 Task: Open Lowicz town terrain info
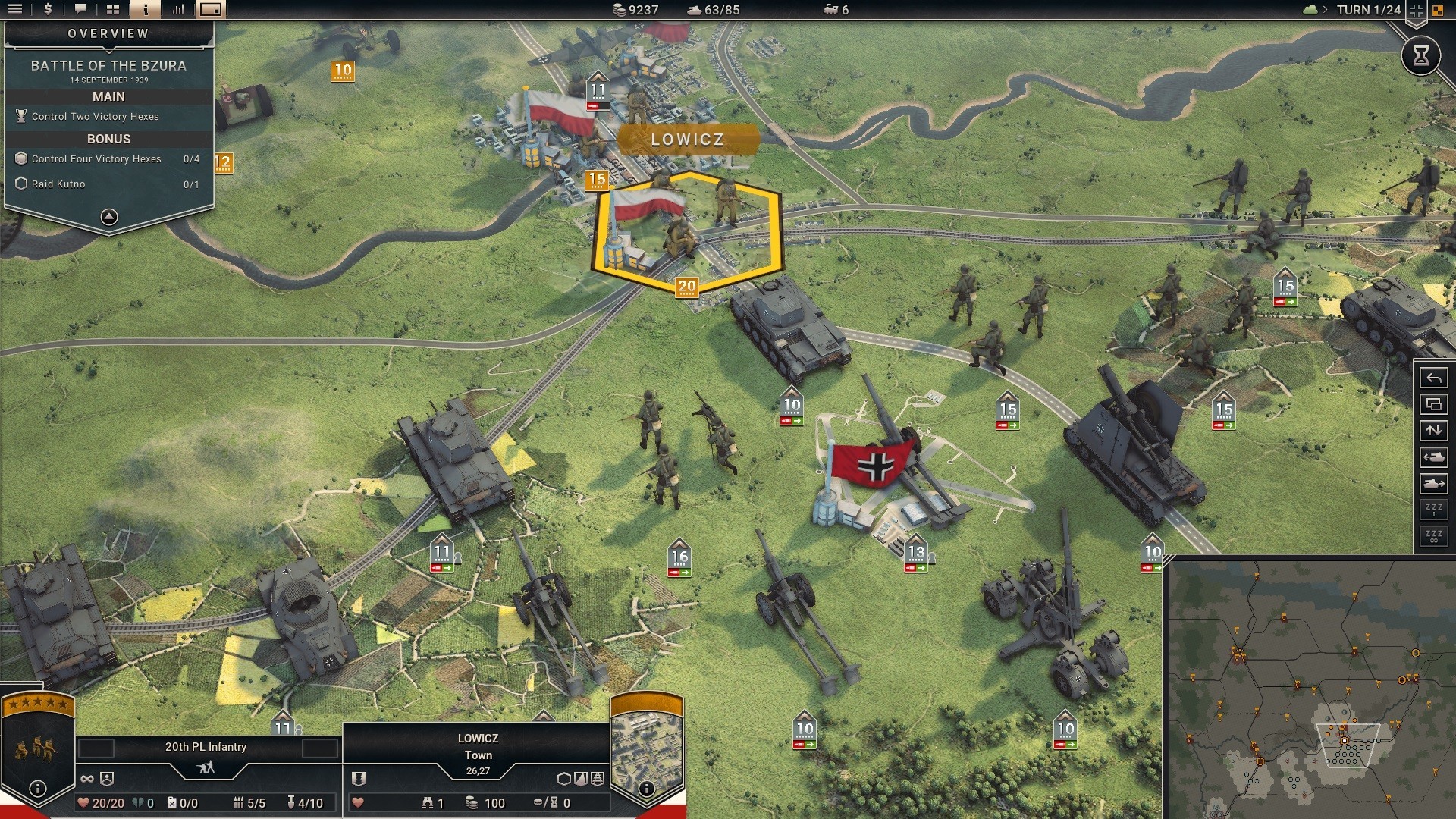(x=646, y=789)
